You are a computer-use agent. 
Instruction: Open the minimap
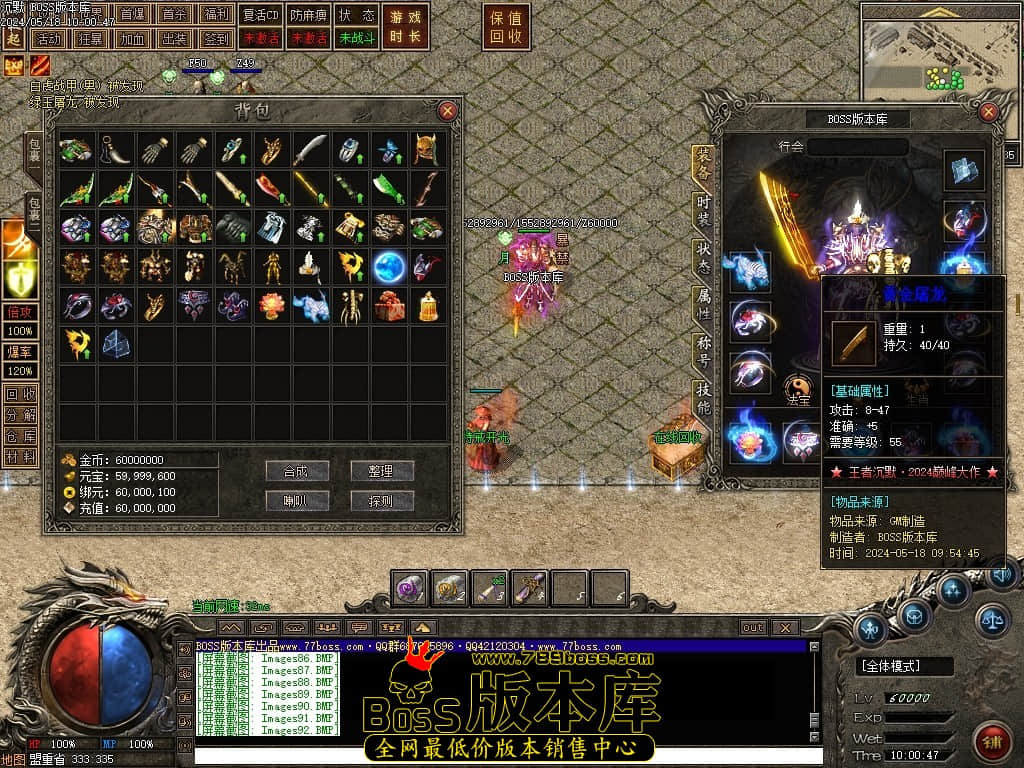[940, 53]
